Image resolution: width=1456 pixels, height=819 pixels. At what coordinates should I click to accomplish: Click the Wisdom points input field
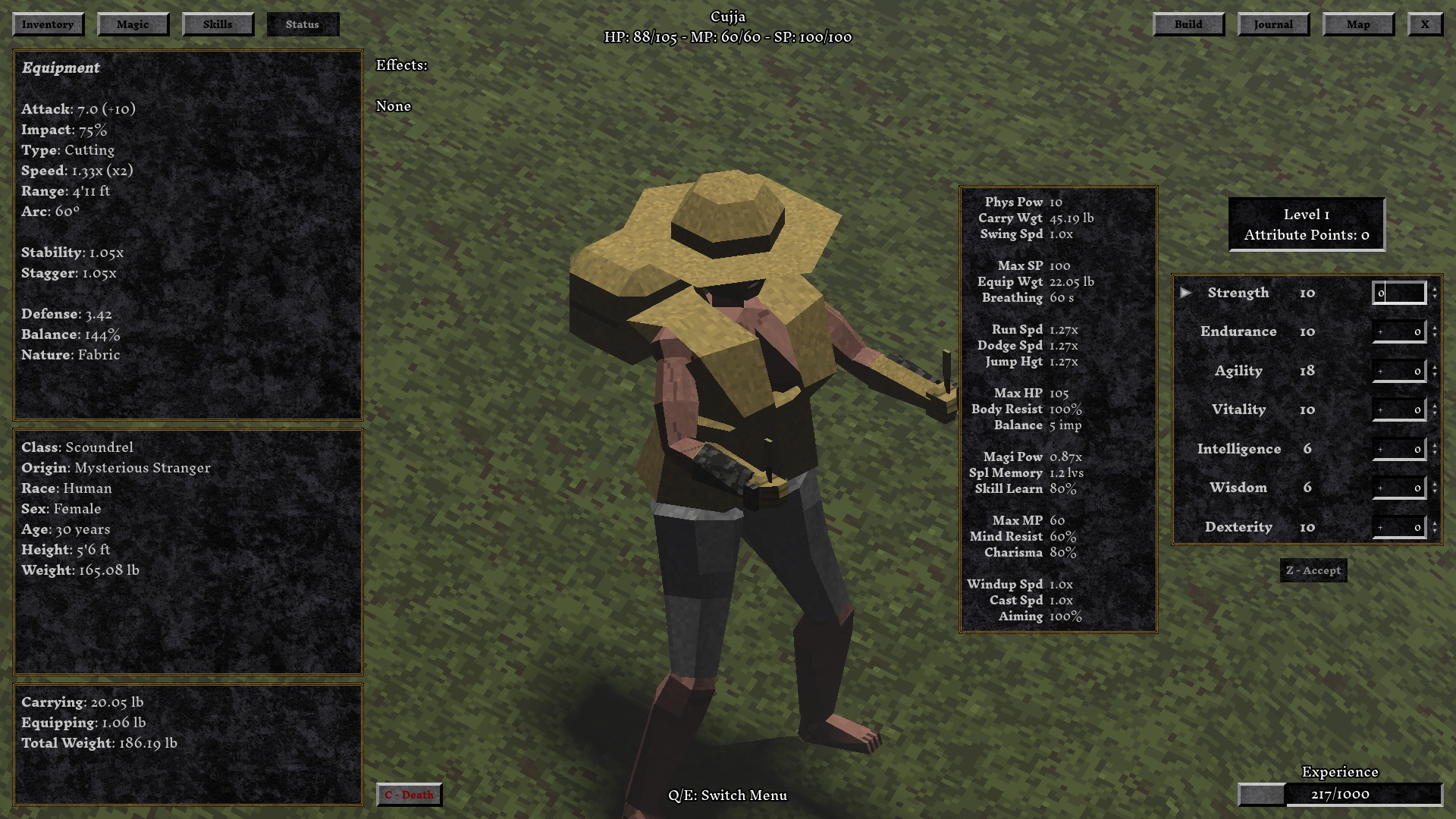[1398, 488]
